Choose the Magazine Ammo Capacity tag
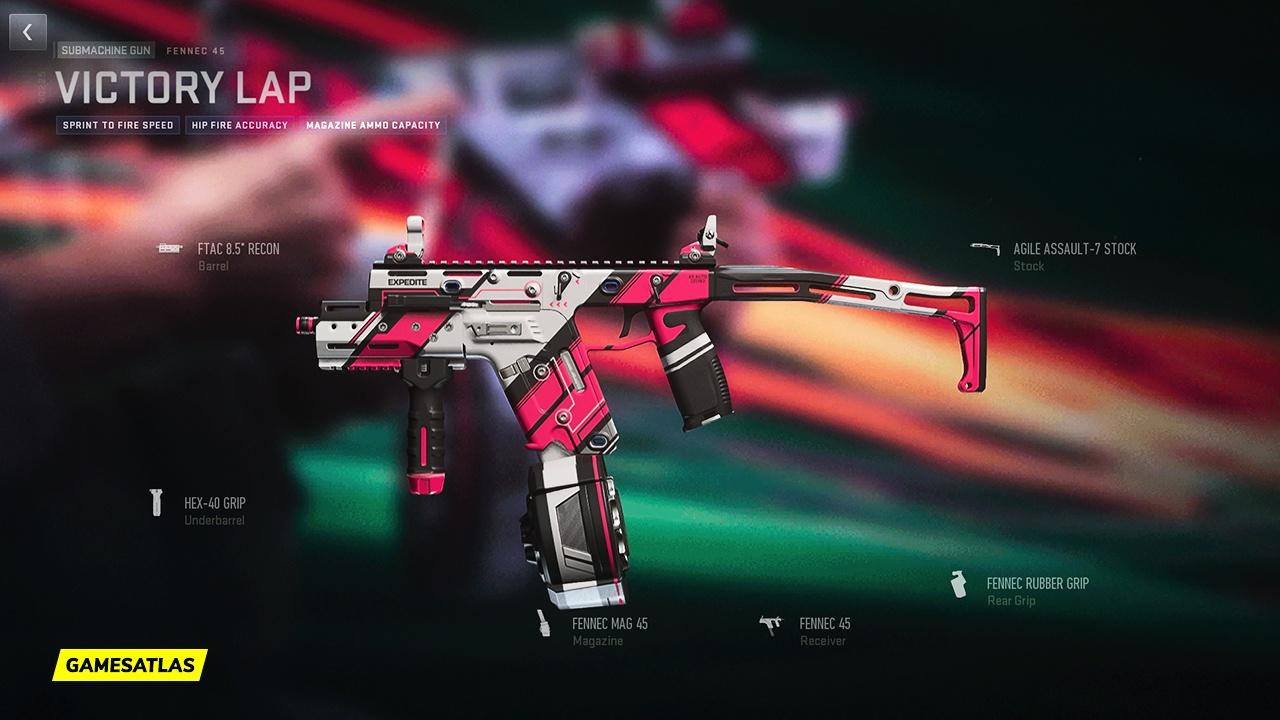 coord(373,125)
